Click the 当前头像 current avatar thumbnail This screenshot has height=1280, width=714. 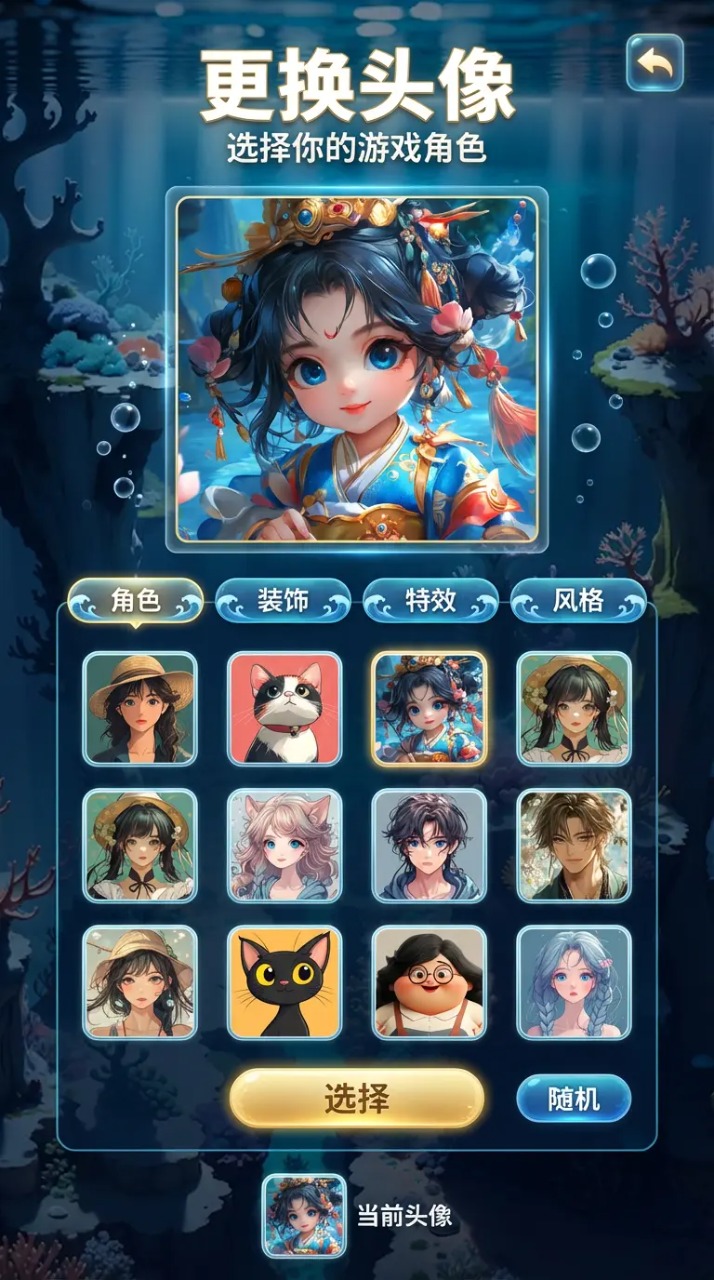coord(304,1215)
